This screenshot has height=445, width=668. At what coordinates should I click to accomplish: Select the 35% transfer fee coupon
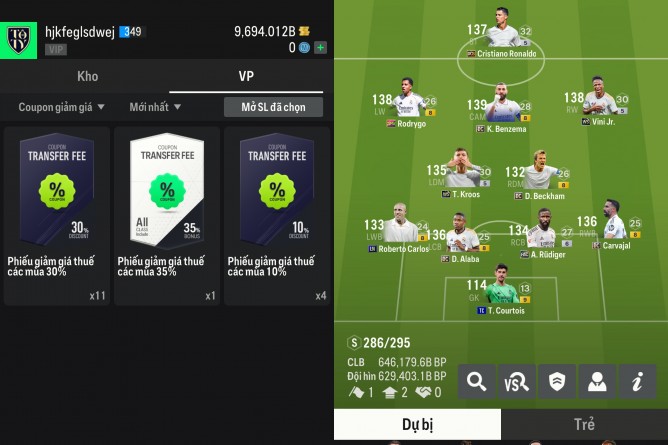(x=167, y=215)
